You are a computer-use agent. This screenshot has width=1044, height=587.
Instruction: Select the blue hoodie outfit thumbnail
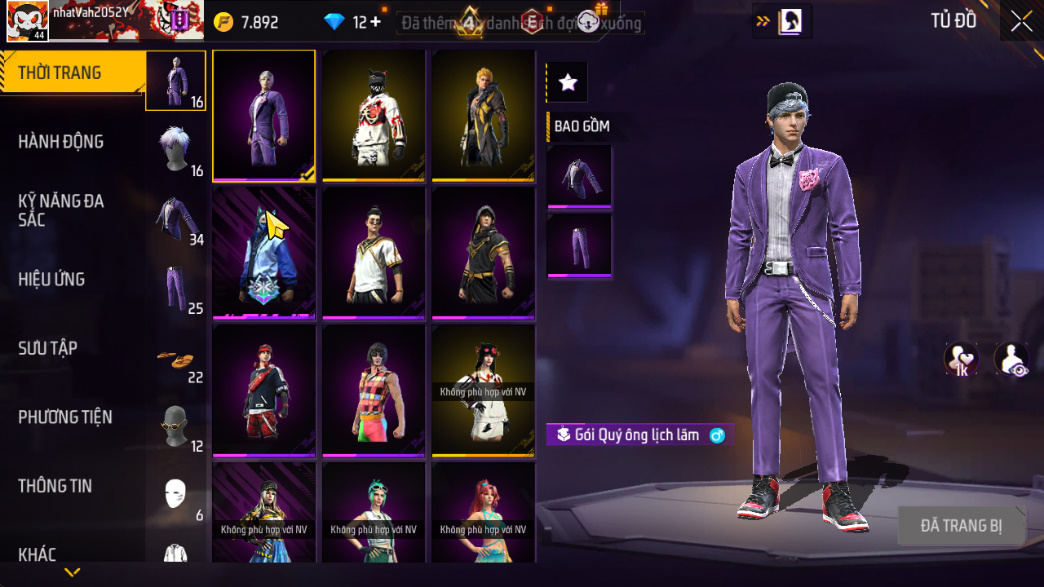264,254
